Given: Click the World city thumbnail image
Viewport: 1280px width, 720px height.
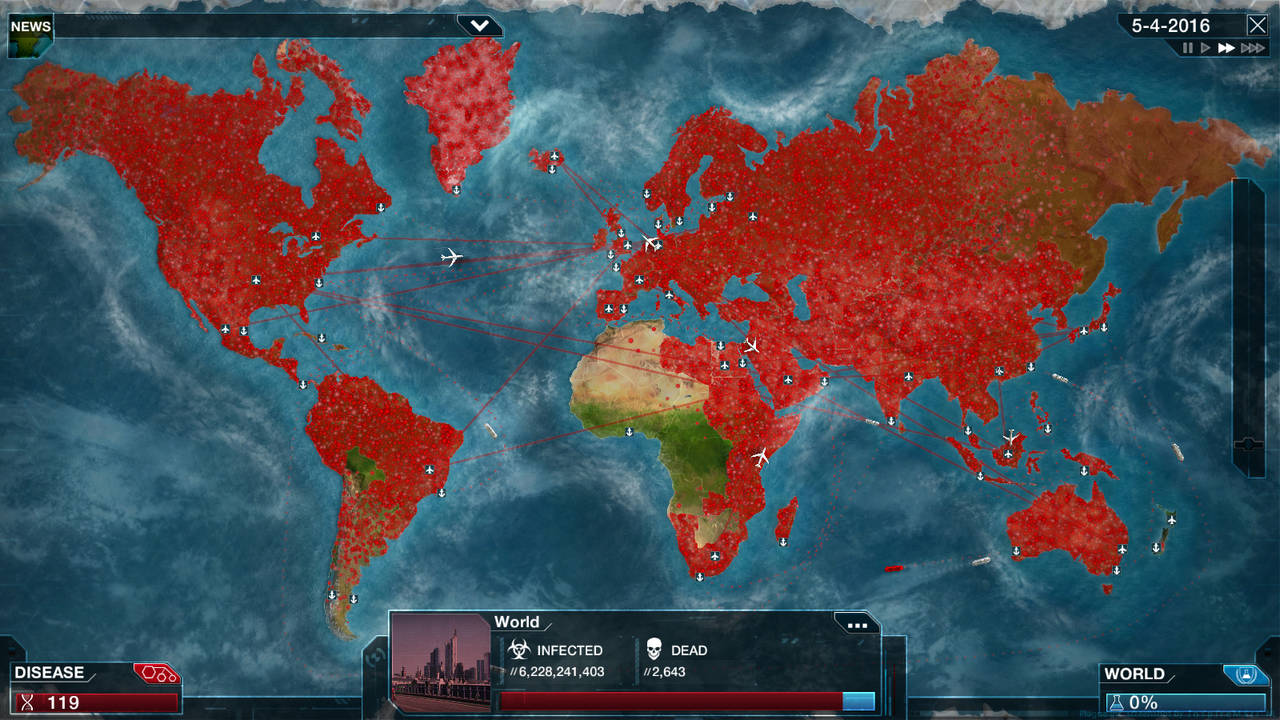Looking at the screenshot, I should [441, 662].
